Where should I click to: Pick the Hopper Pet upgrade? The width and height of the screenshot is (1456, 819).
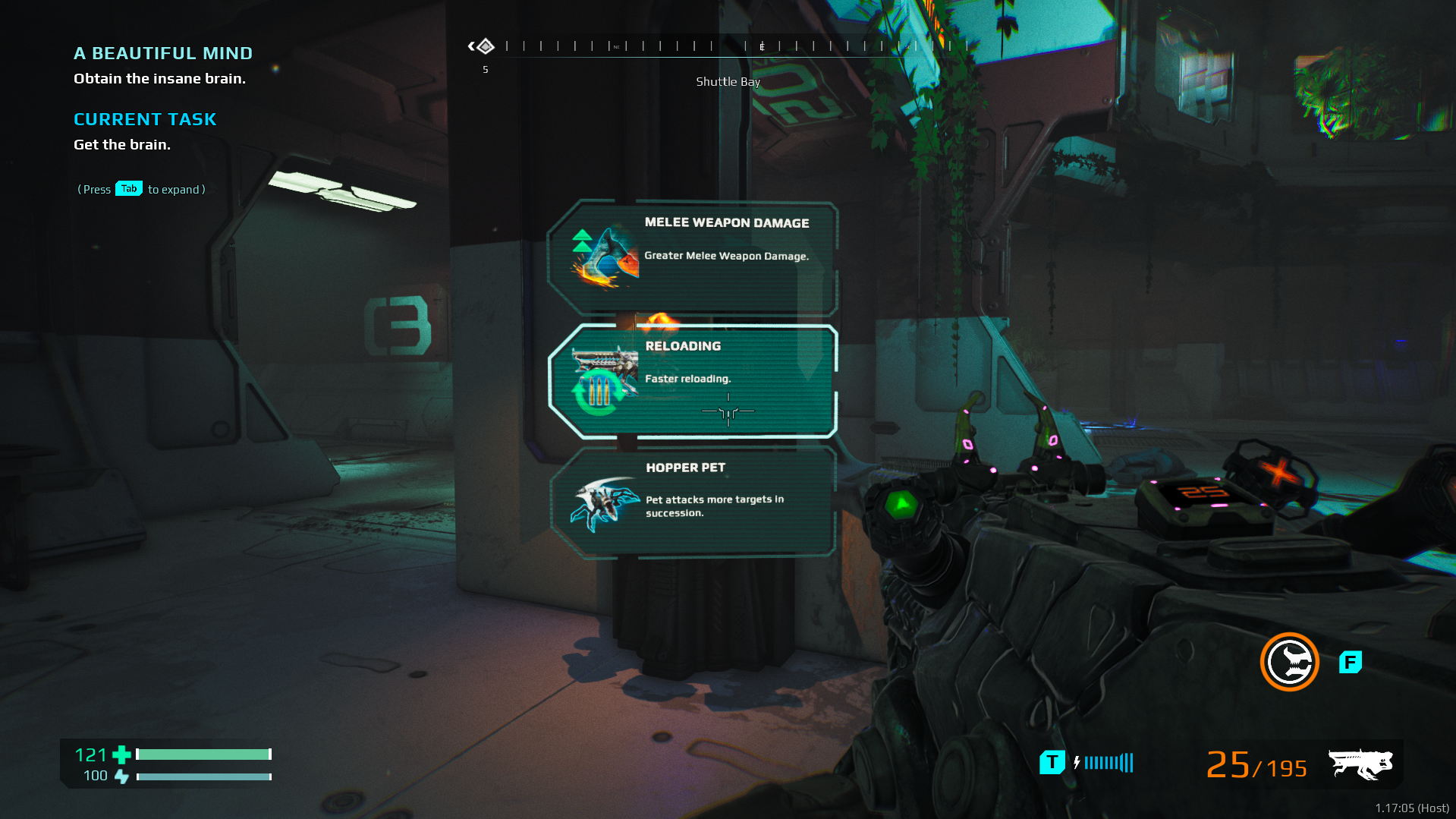(692, 502)
